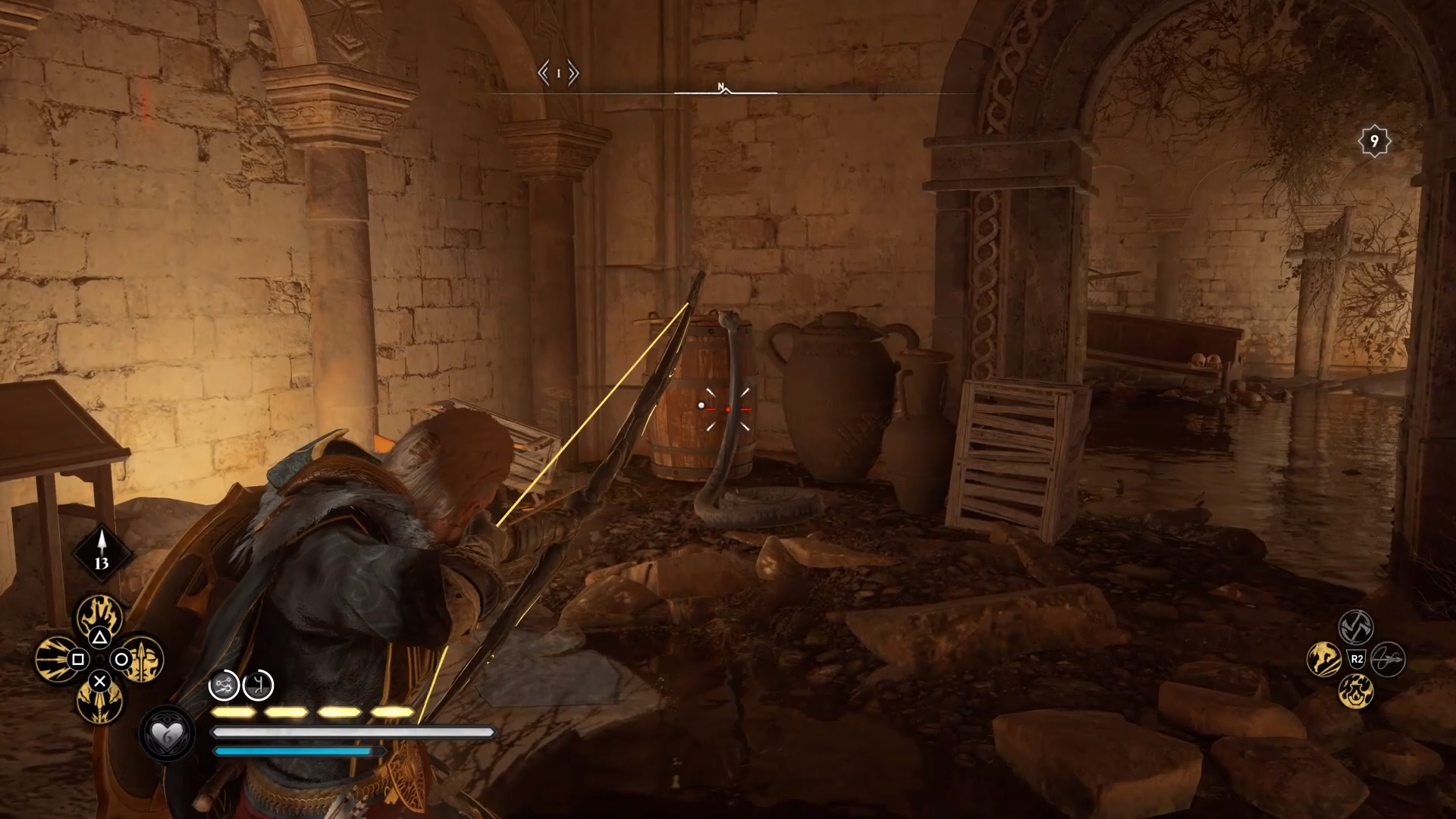Select the chevron marker labeled 1 above compass

click(558, 74)
